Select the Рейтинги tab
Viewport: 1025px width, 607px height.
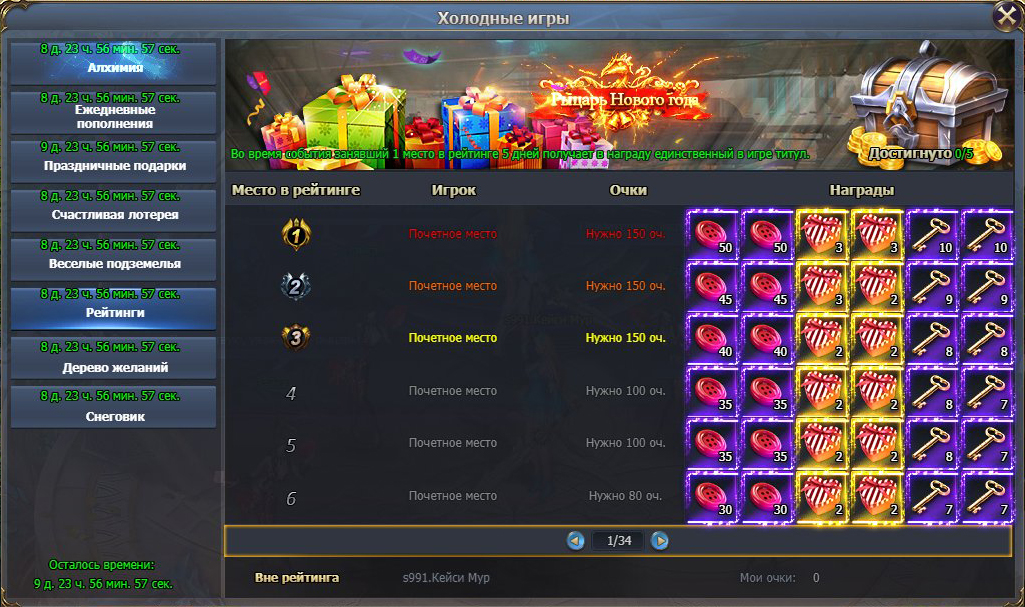(x=114, y=307)
